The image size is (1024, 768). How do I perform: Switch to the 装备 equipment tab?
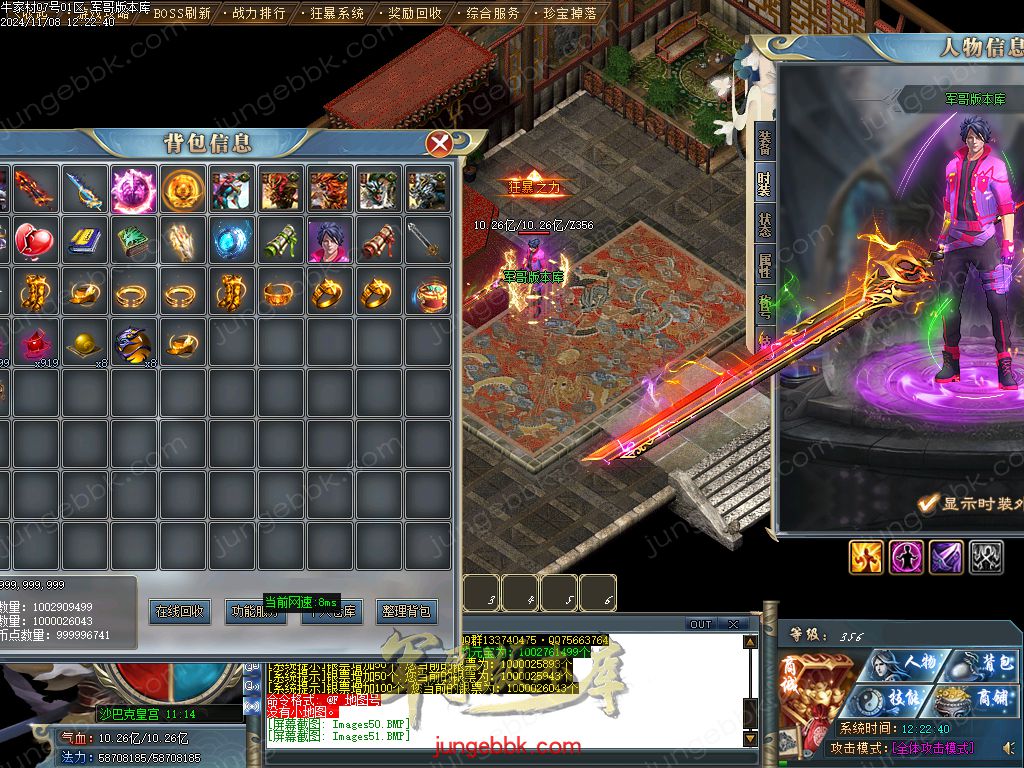pyautogui.click(x=765, y=142)
